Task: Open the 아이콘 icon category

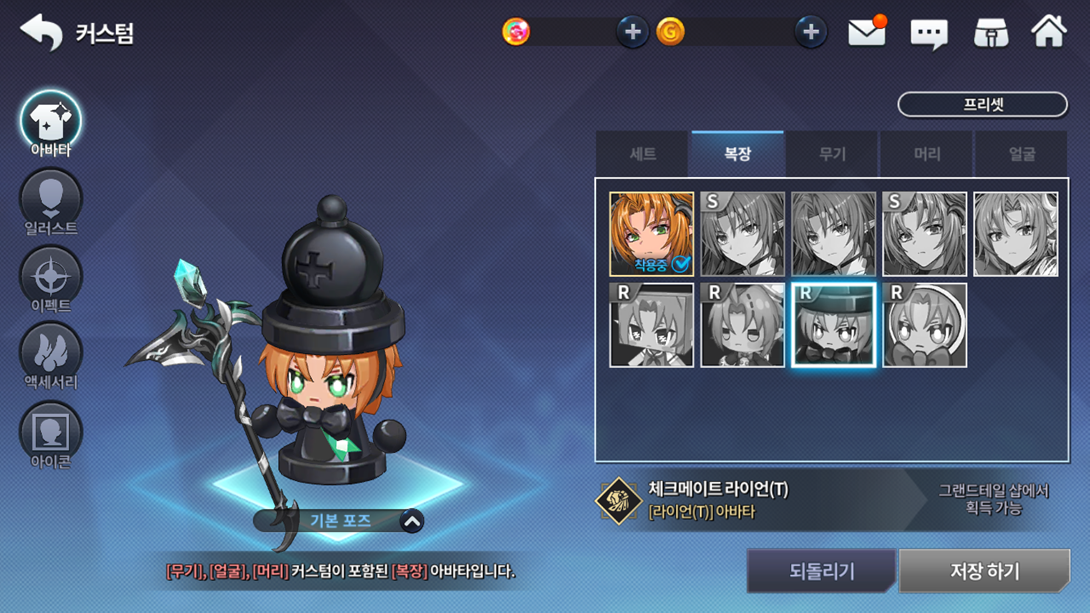Action: (x=51, y=436)
